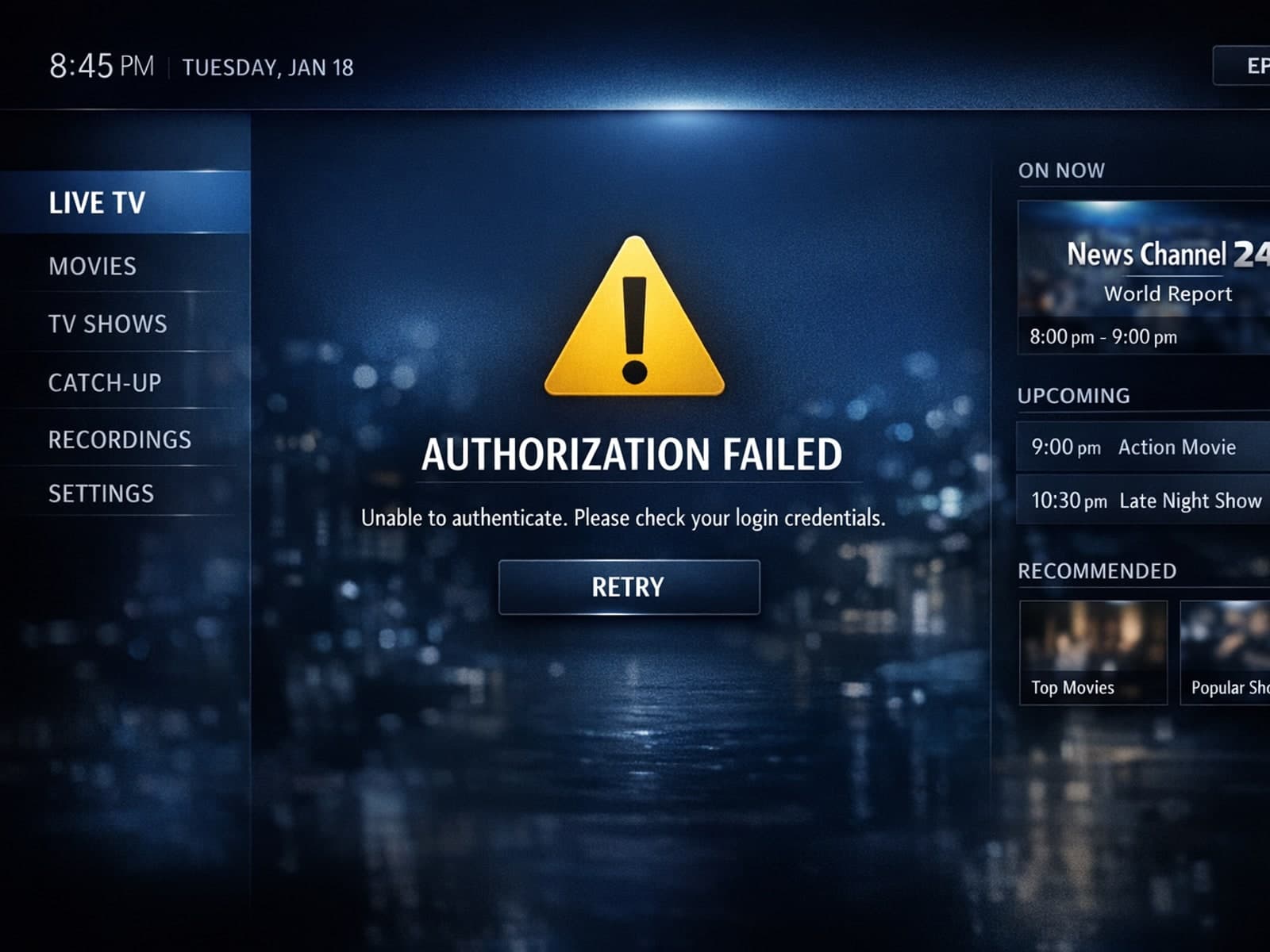
Task: Open the Movies section
Action: 93,267
